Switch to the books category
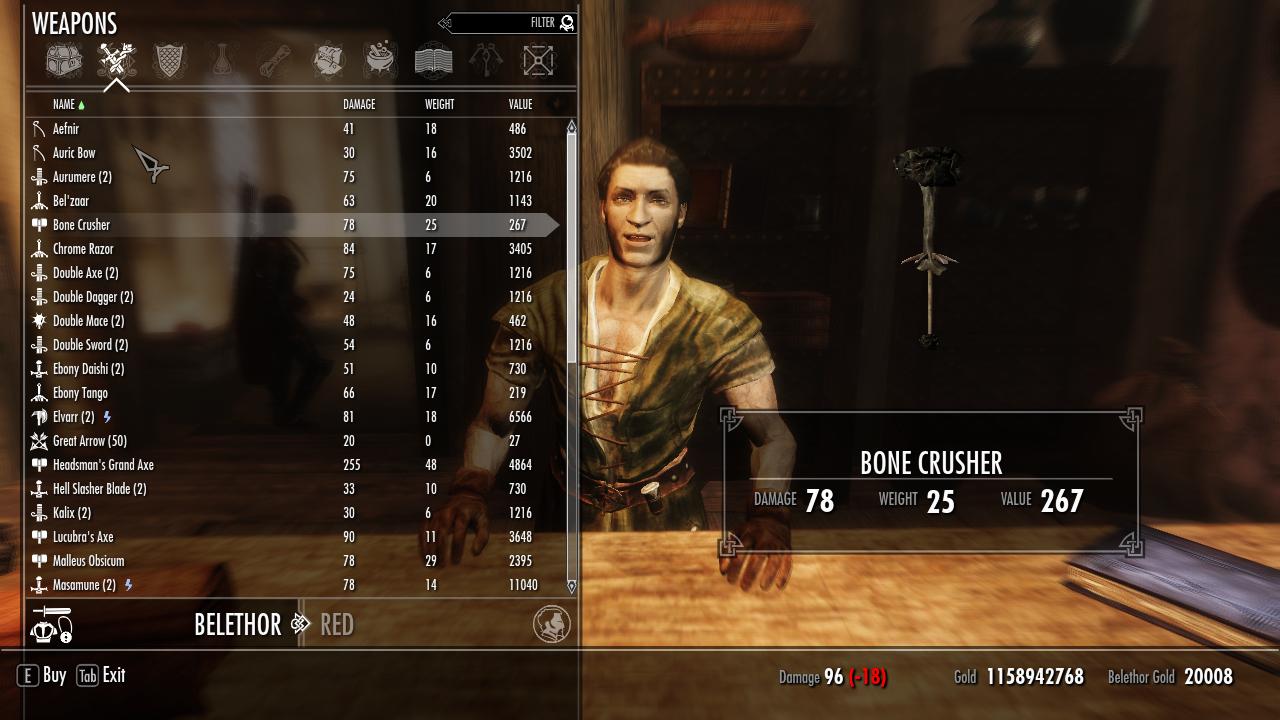Viewport: 1280px width, 720px height. (433, 61)
